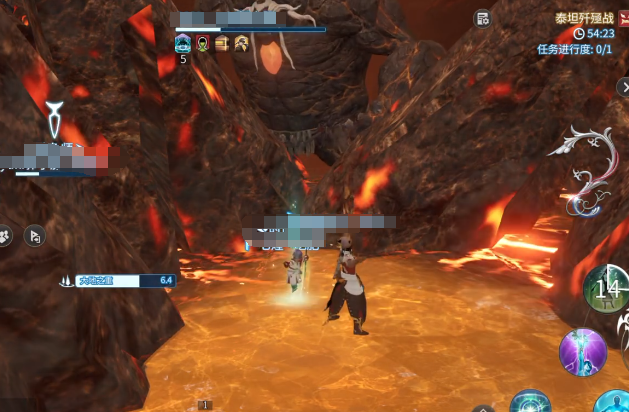Viewport: 629px width, 412px height.
Task: Click the round flag button
Action: click(x=33, y=236)
